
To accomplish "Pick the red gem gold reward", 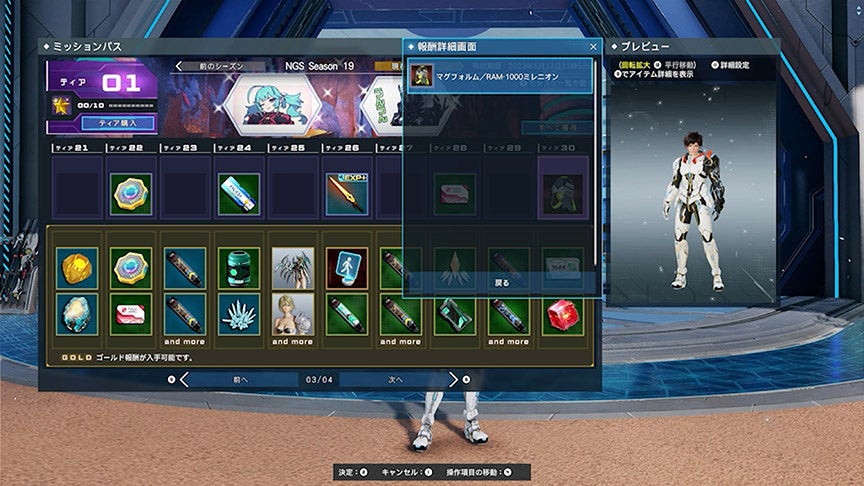I will (x=562, y=314).
